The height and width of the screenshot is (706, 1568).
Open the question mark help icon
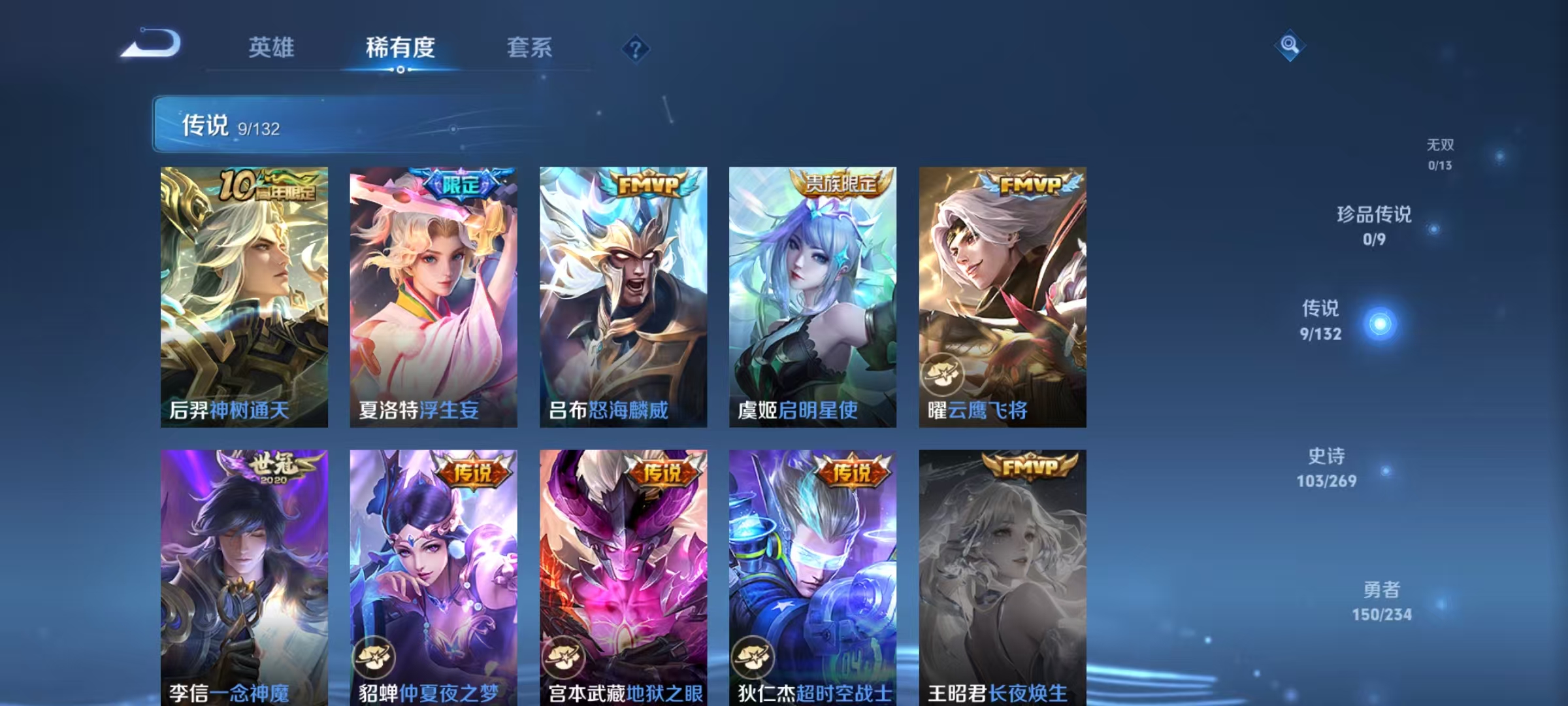pyautogui.click(x=634, y=50)
